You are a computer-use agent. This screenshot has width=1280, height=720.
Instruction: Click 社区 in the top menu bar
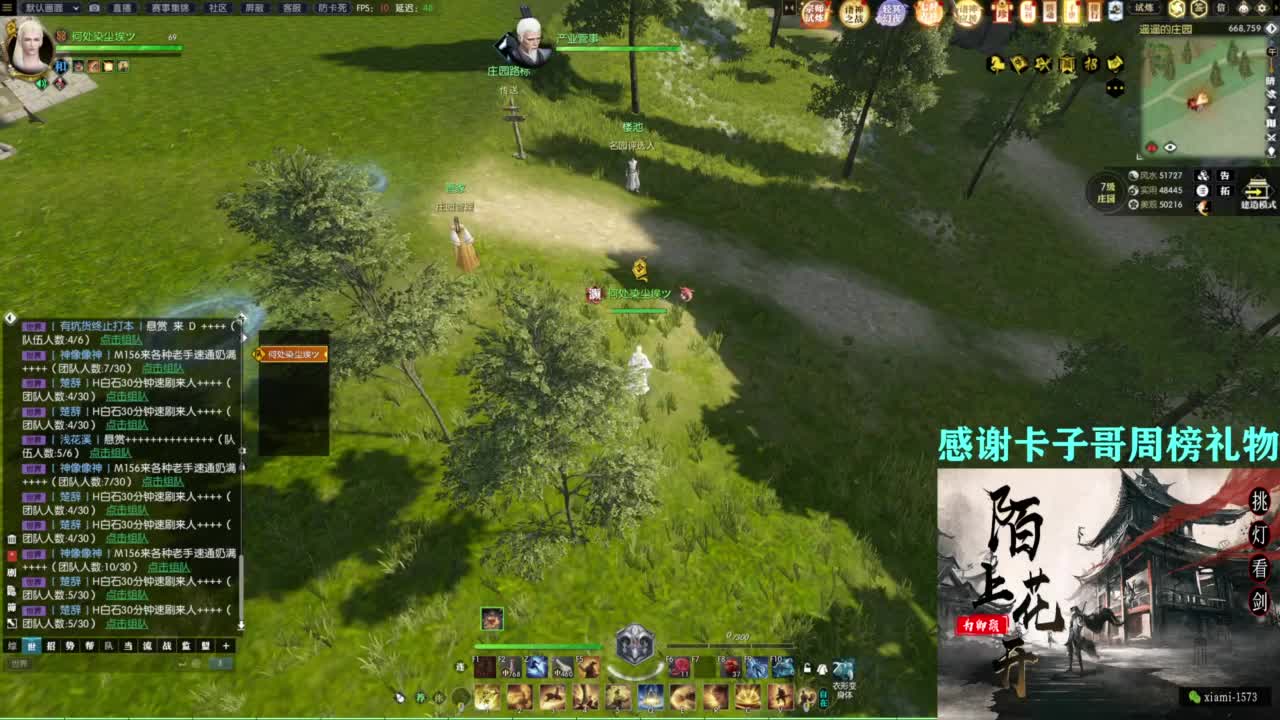[x=218, y=8]
